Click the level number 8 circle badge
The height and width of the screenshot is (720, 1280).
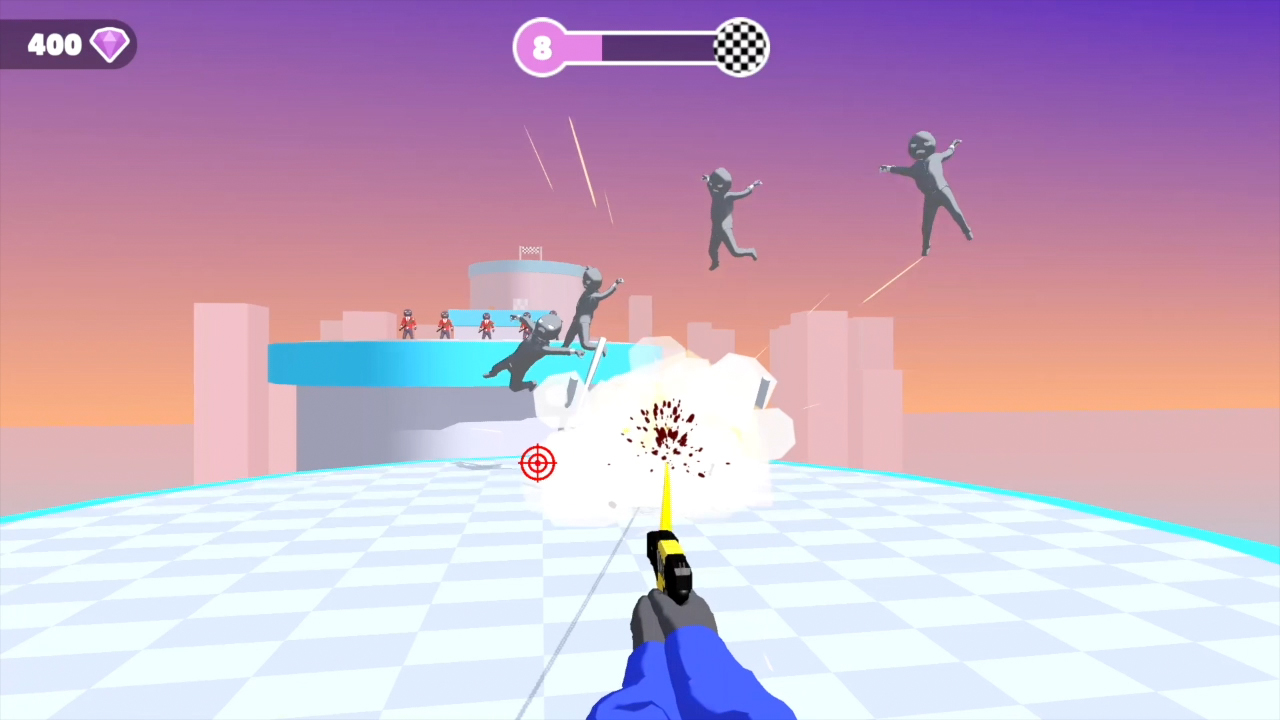[x=541, y=47]
